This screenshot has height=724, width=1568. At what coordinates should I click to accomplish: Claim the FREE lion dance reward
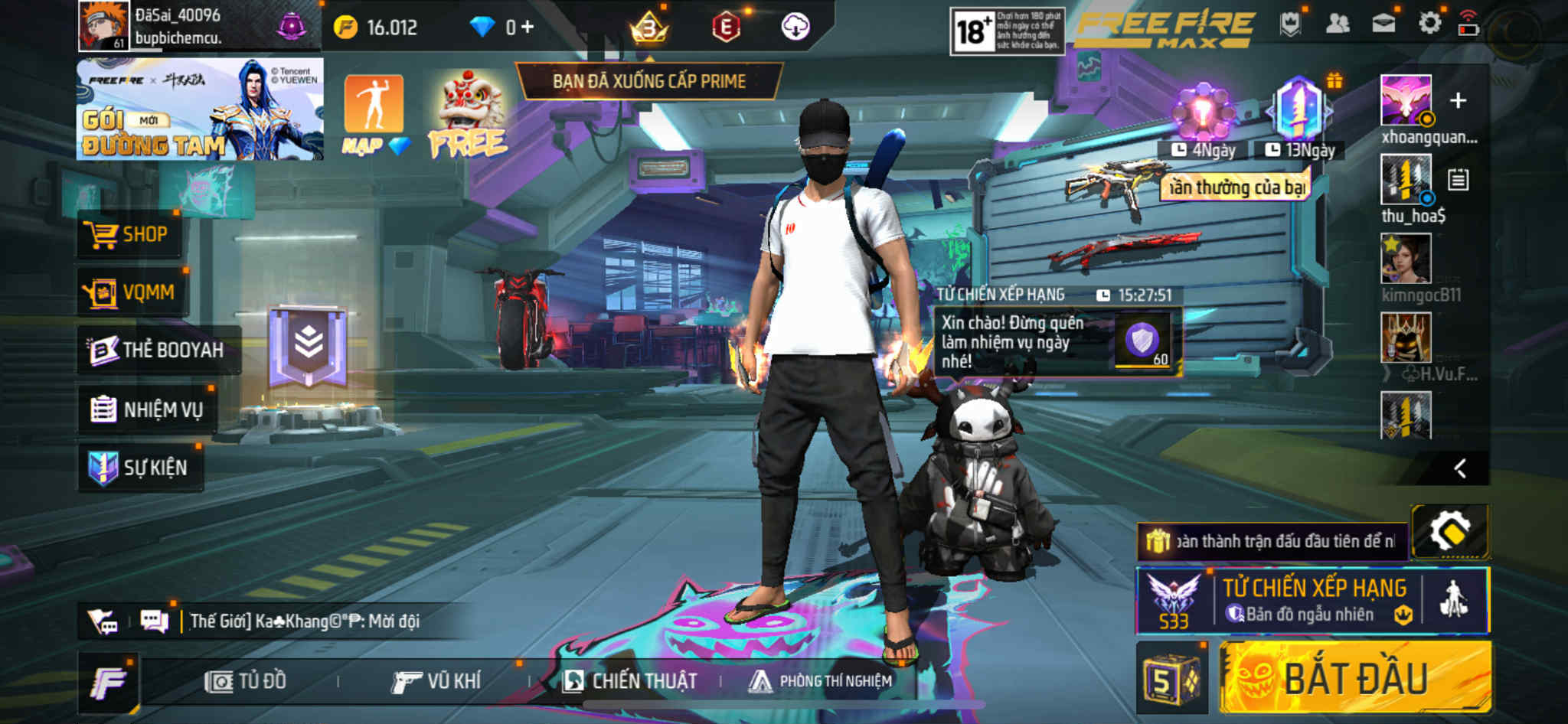(469, 115)
